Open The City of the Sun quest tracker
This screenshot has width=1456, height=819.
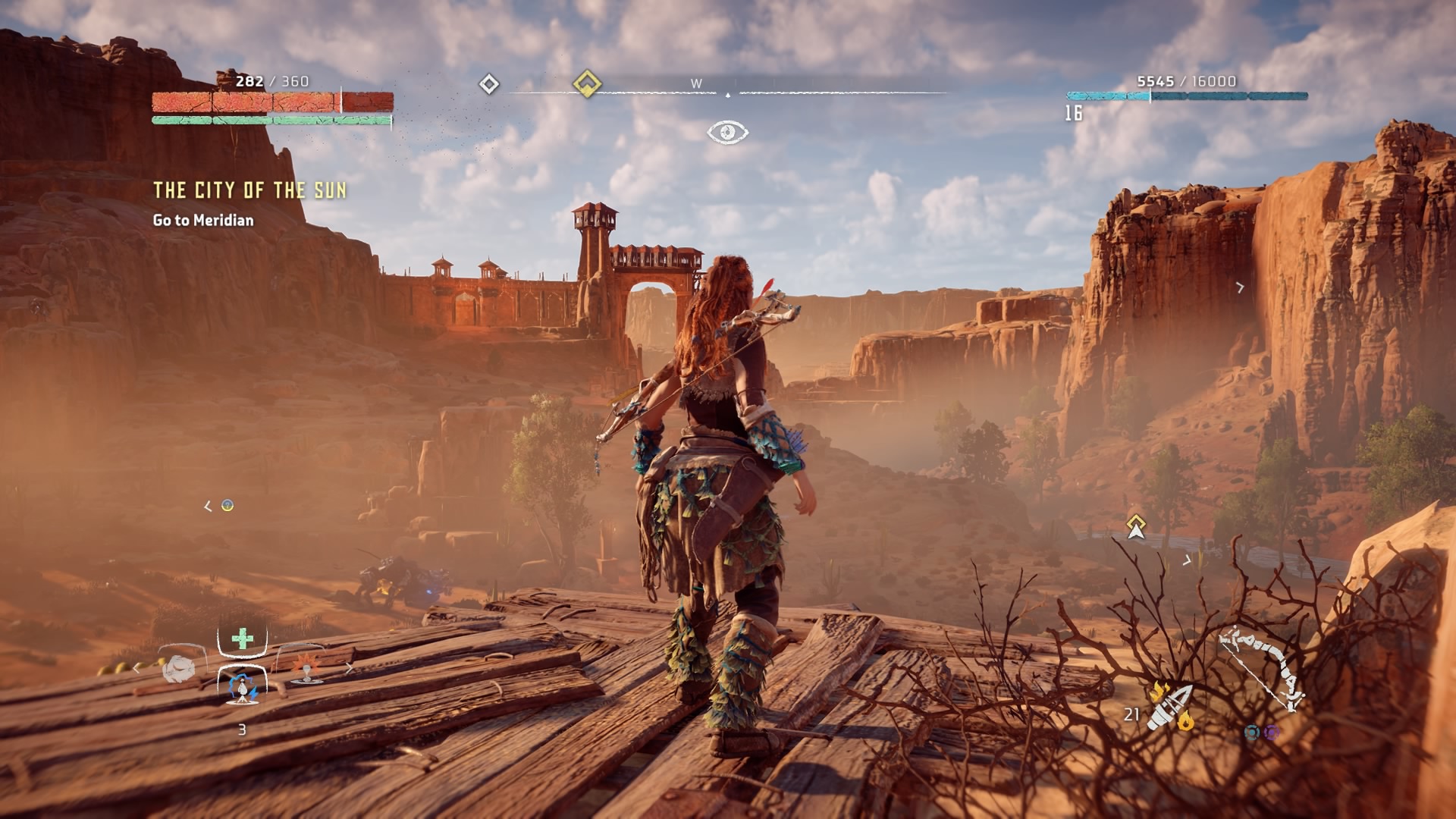[x=249, y=190]
